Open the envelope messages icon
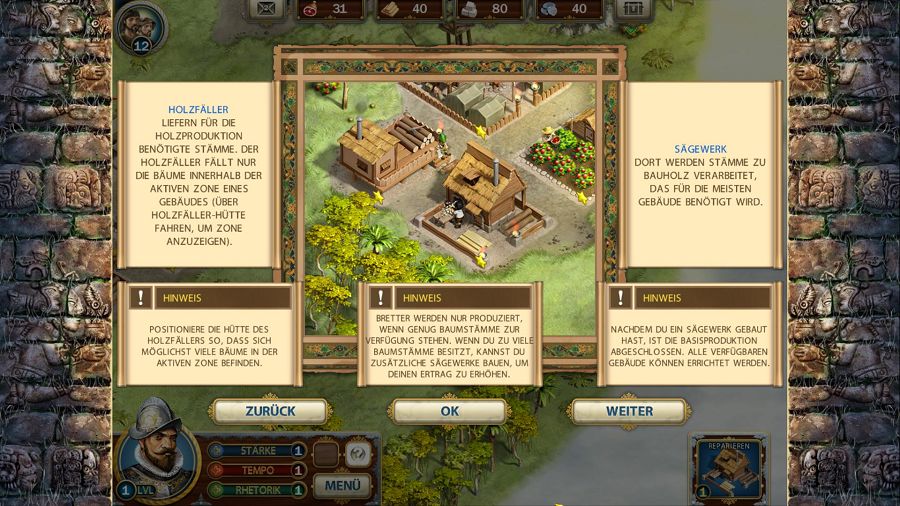The height and width of the screenshot is (506, 900). point(266,9)
